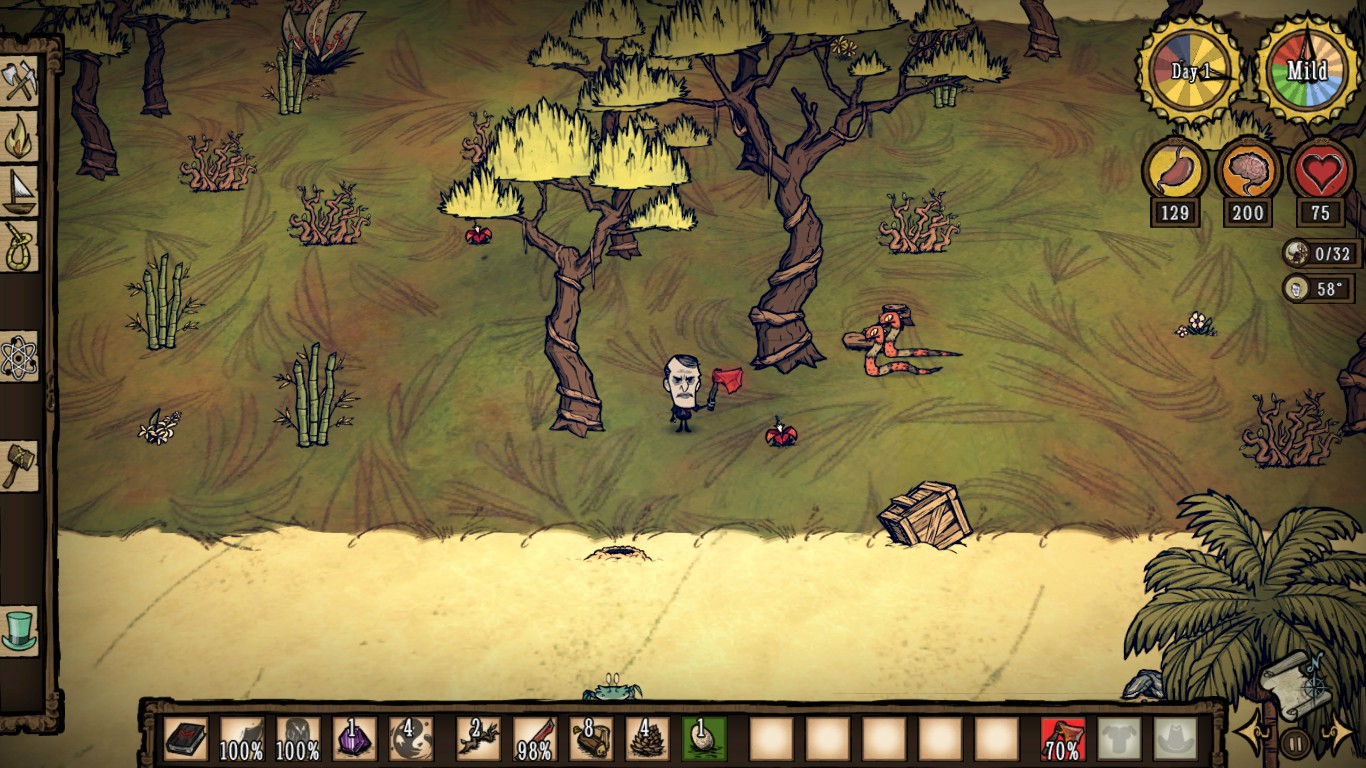Rotate the camera with the left arrow
Screen dimensions: 1366x768
[x=1251, y=737]
